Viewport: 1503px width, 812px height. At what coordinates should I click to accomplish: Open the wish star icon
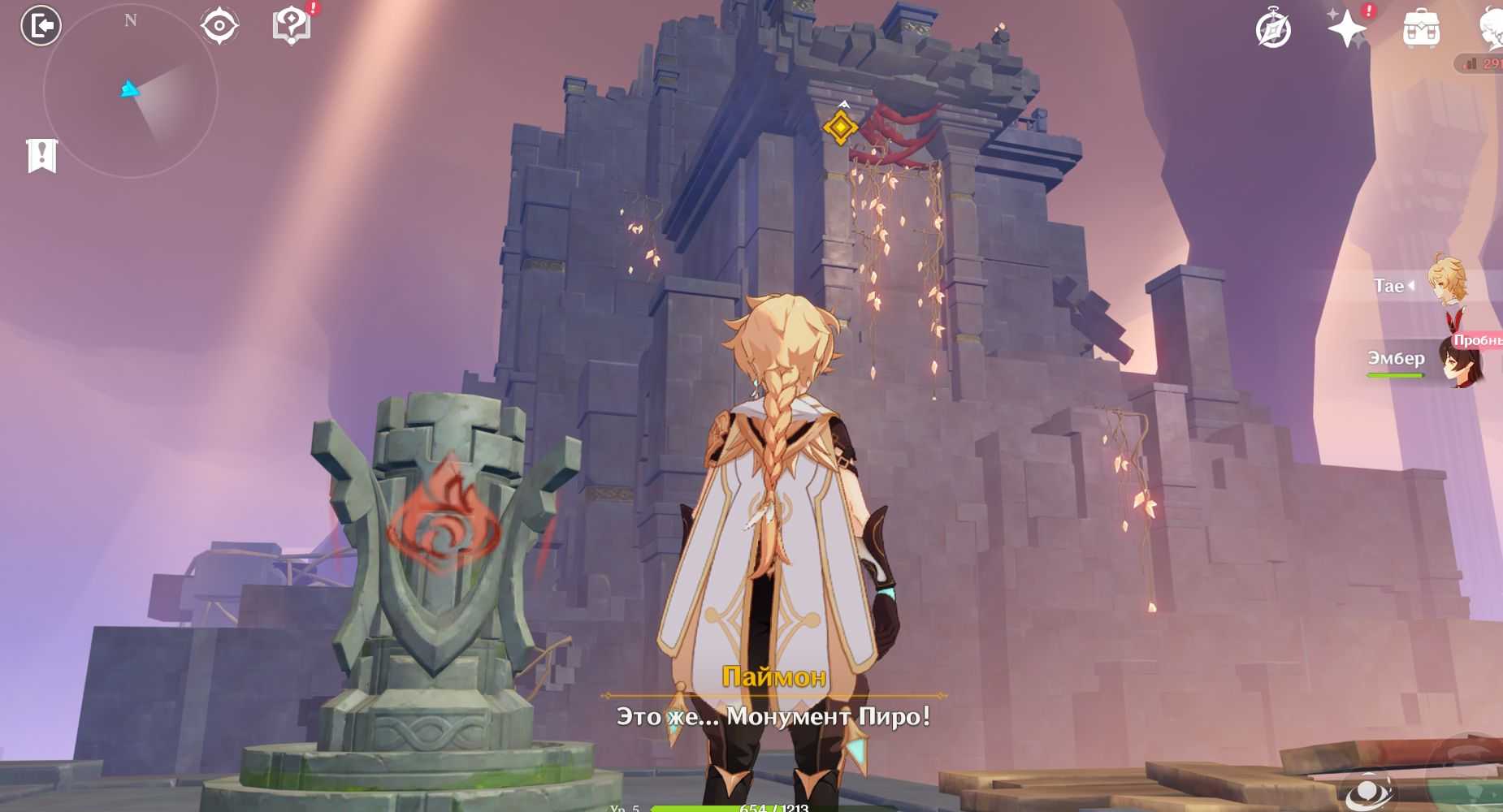pos(1346,29)
